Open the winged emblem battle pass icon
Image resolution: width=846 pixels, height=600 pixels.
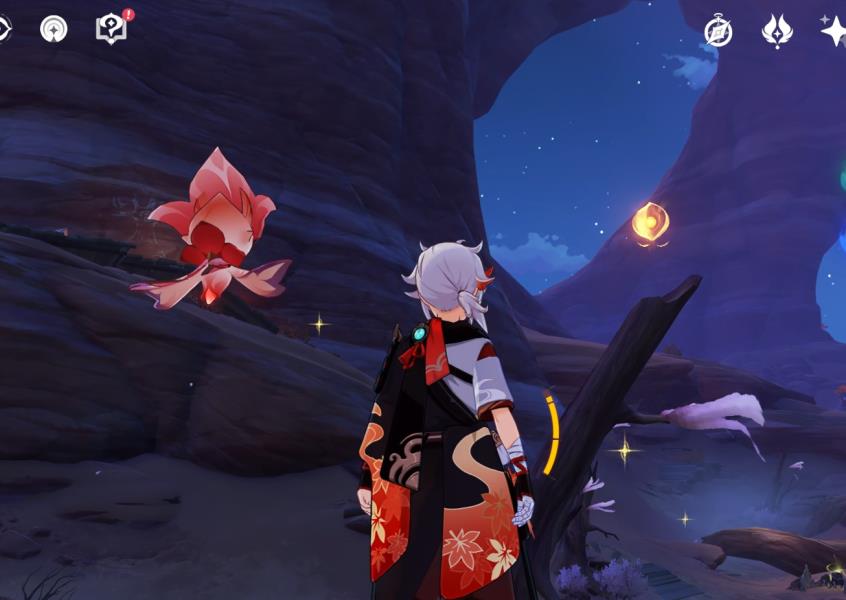click(x=777, y=31)
